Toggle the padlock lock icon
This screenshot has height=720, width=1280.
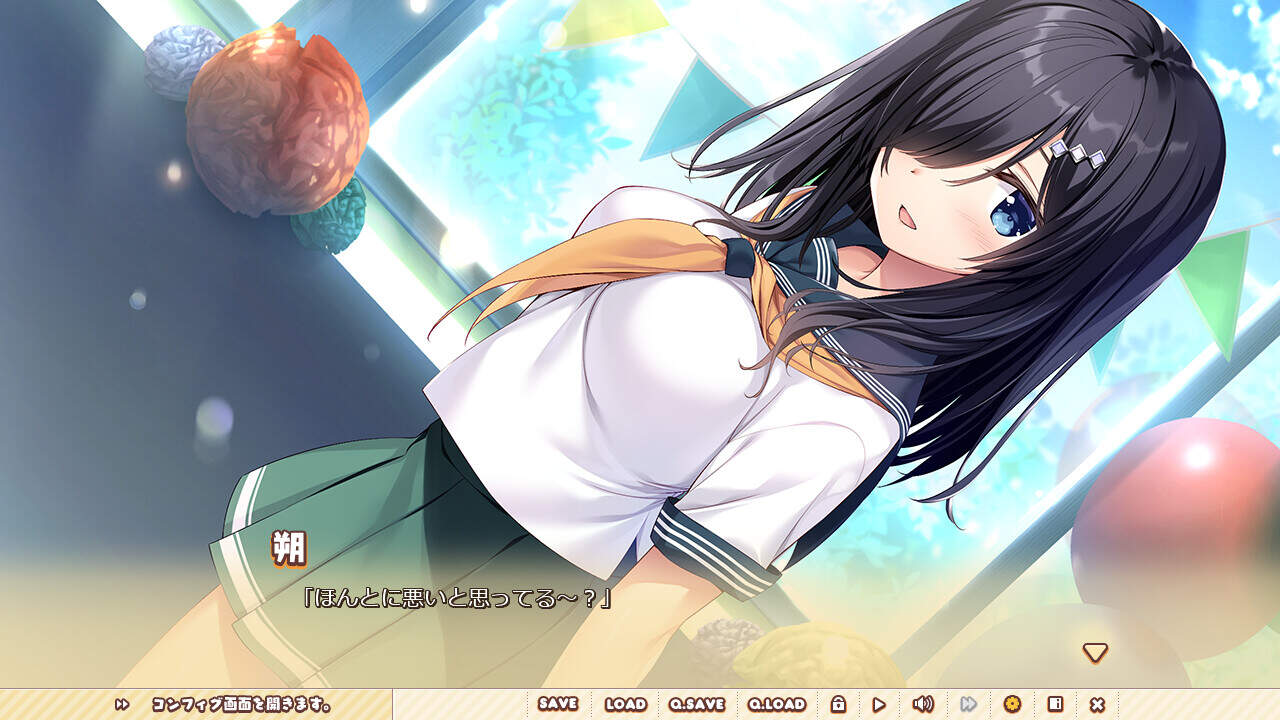(x=838, y=704)
